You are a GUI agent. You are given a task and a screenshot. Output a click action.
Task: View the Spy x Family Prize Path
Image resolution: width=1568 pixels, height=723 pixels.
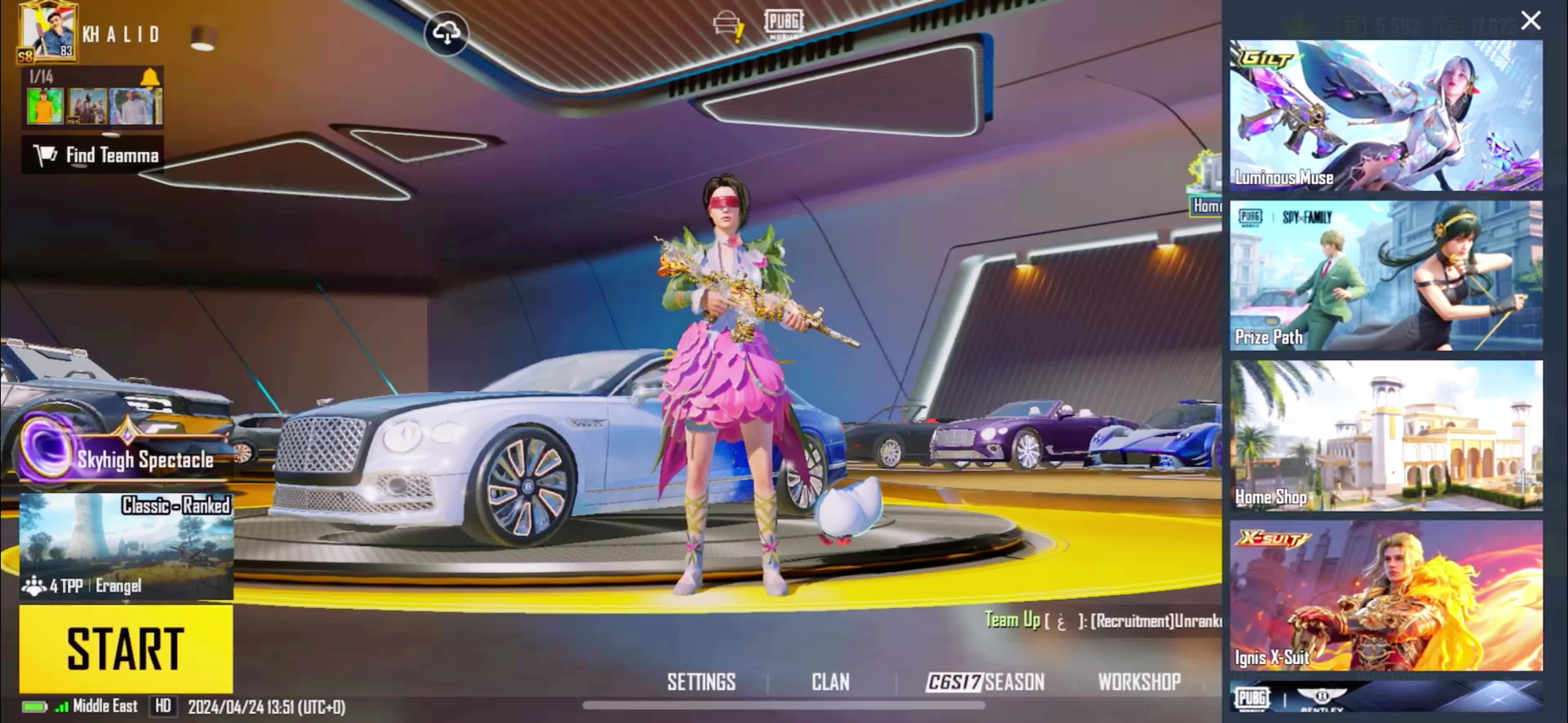tap(1385, 275)
